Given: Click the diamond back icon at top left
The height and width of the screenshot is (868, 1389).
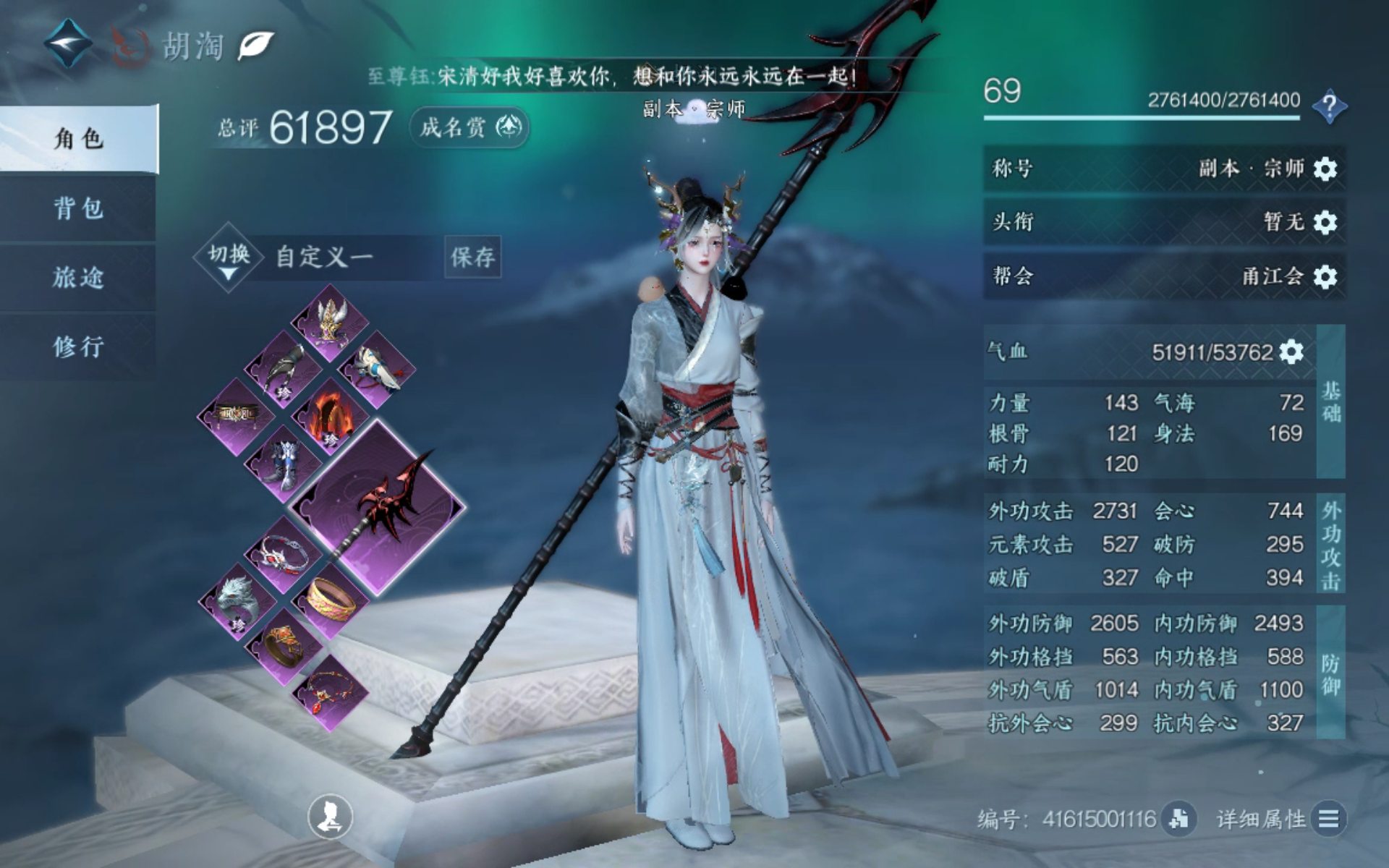Looking at the screenshot, I should coord(67,43).
